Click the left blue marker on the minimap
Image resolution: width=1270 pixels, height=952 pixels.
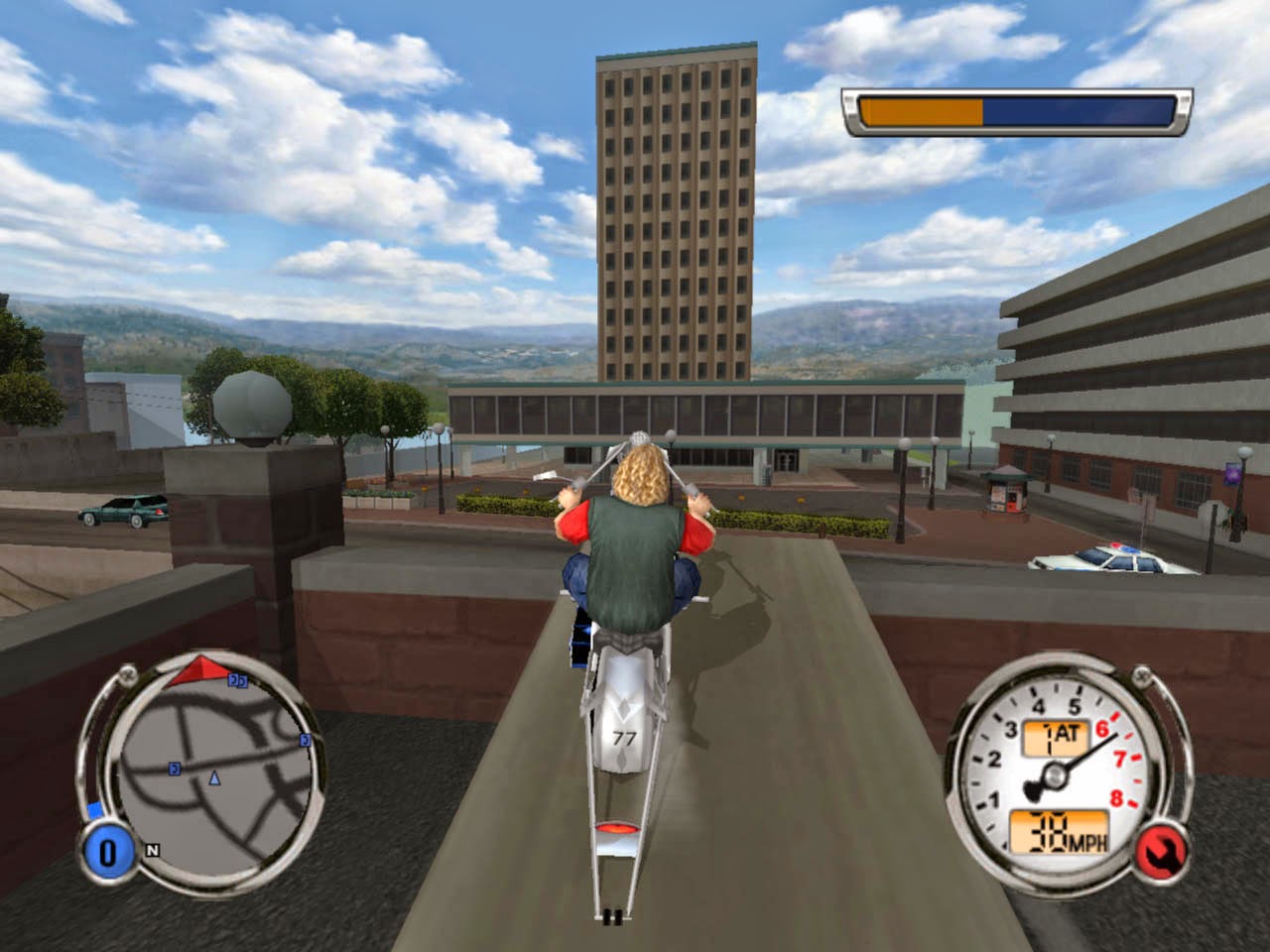[x=173, y=769]
